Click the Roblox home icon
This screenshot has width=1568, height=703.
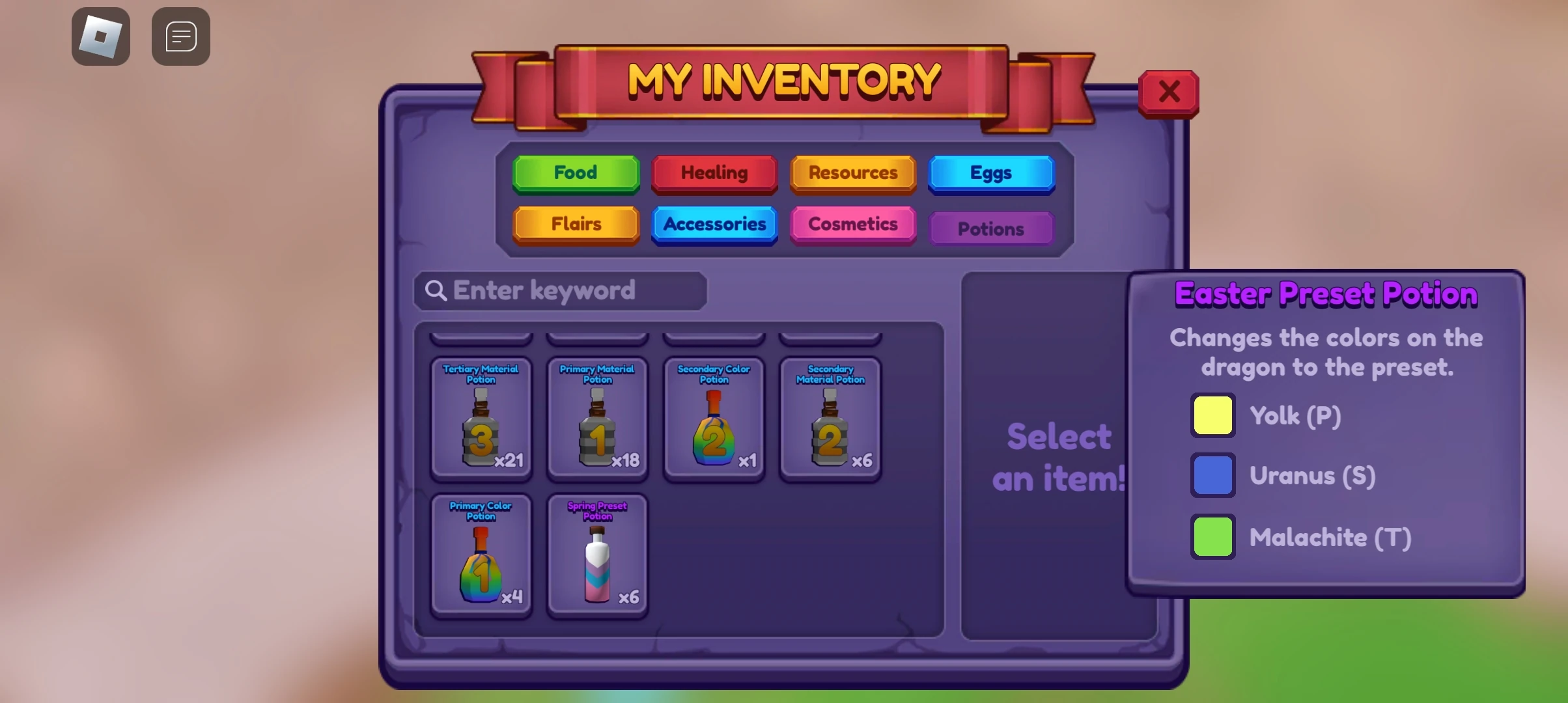tap(101, 36)
